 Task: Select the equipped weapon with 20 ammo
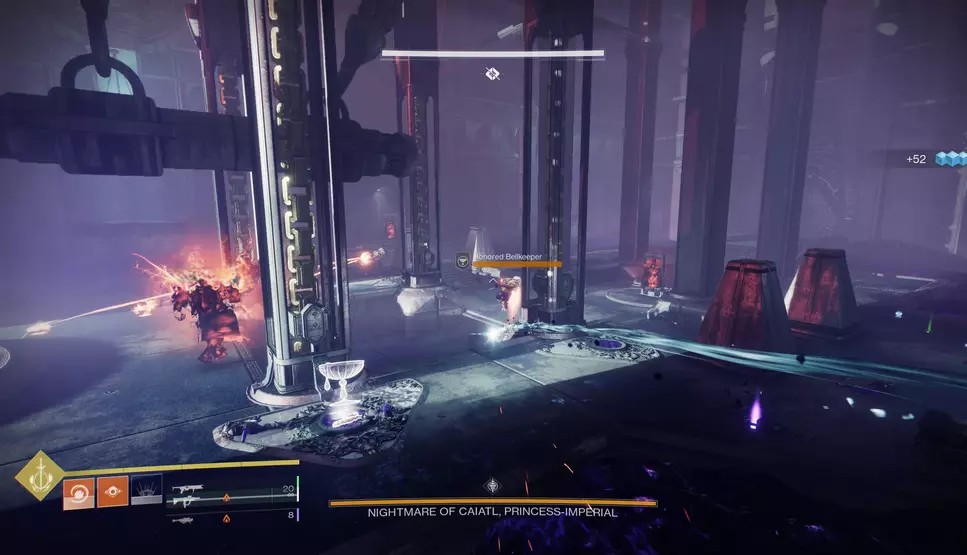(186, 490)
